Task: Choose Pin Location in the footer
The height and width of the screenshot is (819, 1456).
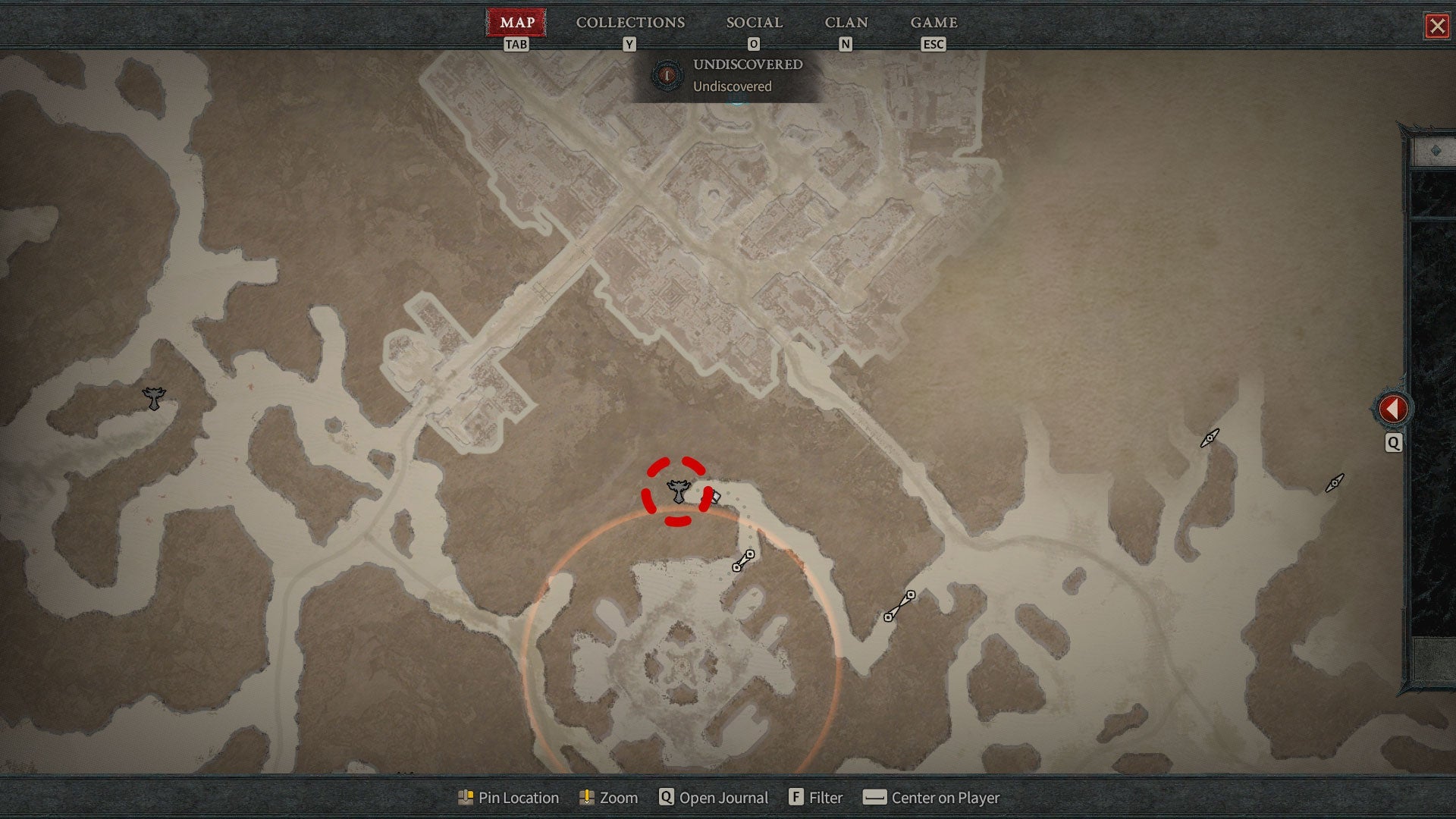Action: (509, 798)
